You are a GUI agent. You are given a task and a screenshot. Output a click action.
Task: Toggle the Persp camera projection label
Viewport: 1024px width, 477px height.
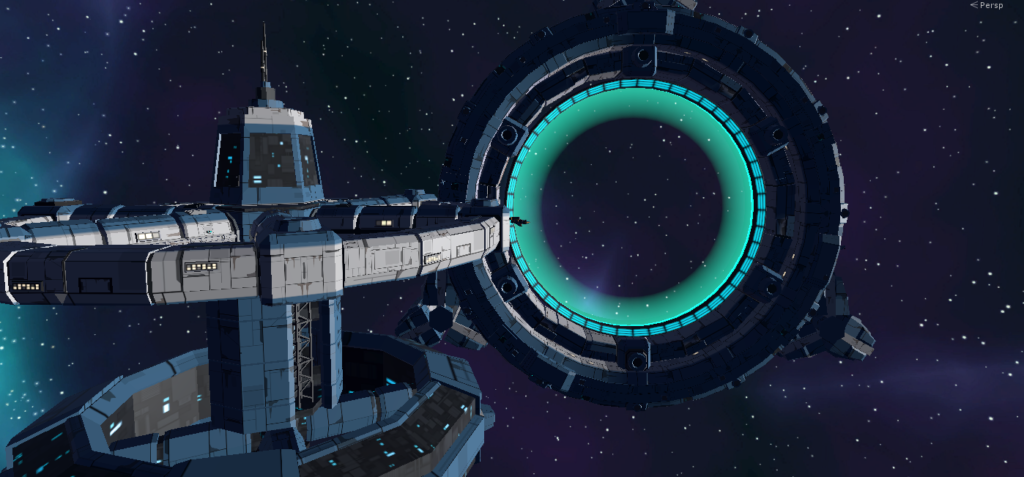(x=990, y=6)
